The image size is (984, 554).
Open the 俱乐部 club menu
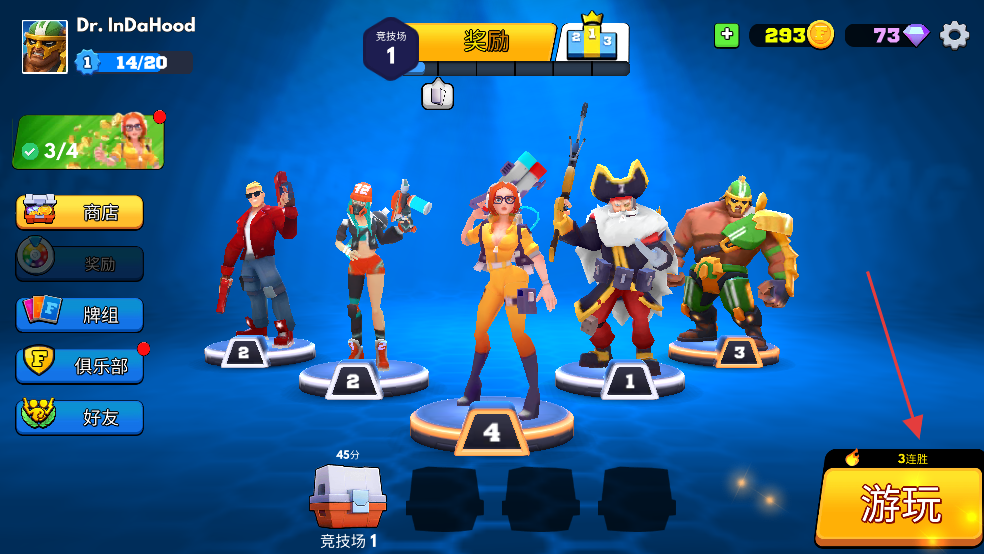80,366
